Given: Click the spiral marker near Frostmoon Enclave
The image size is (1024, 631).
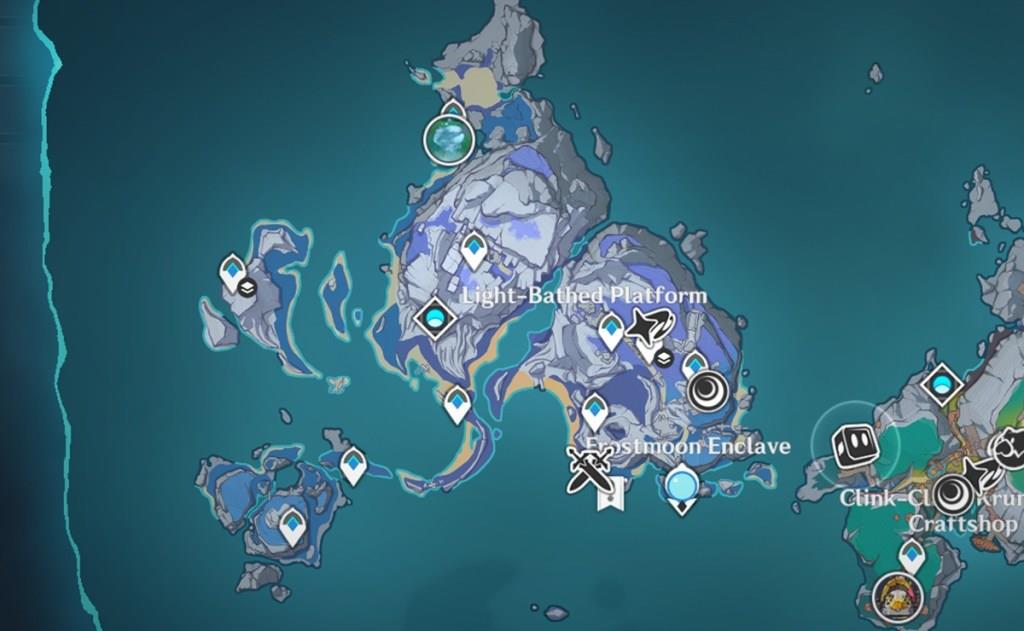Looking at the screenshot, I should [709, 391].
